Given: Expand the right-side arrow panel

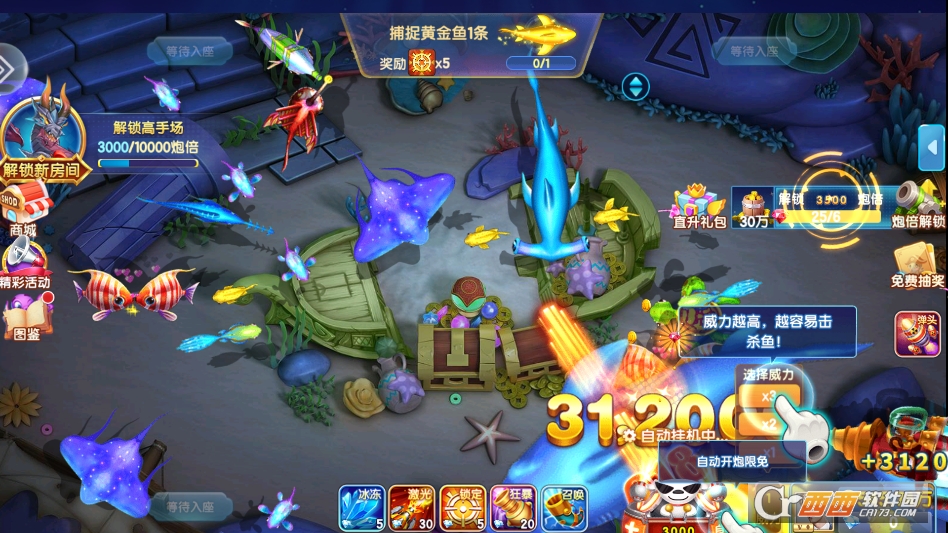Looking at the screenshot, I should pos(933,148).
